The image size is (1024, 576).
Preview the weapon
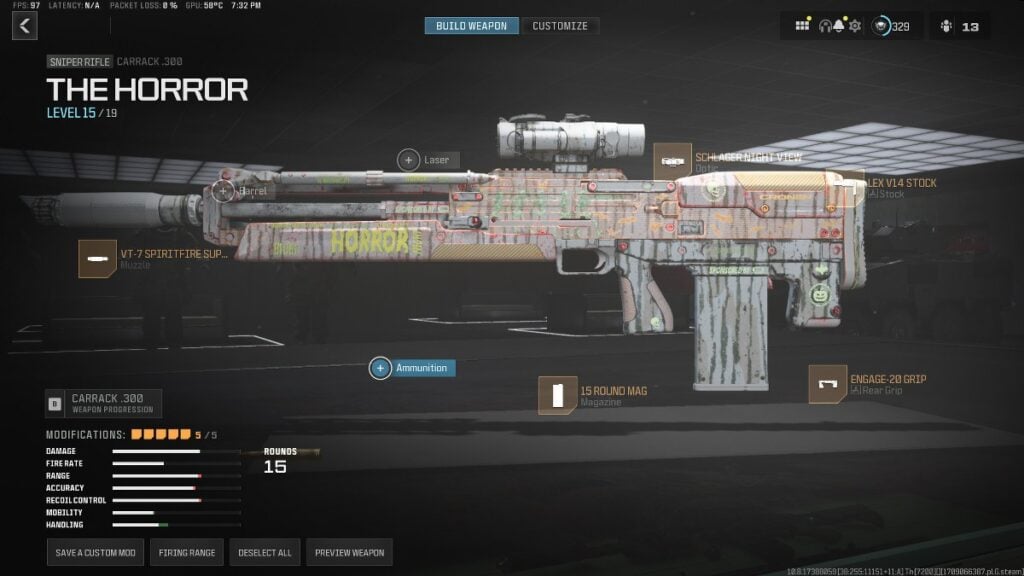[348, 552]
